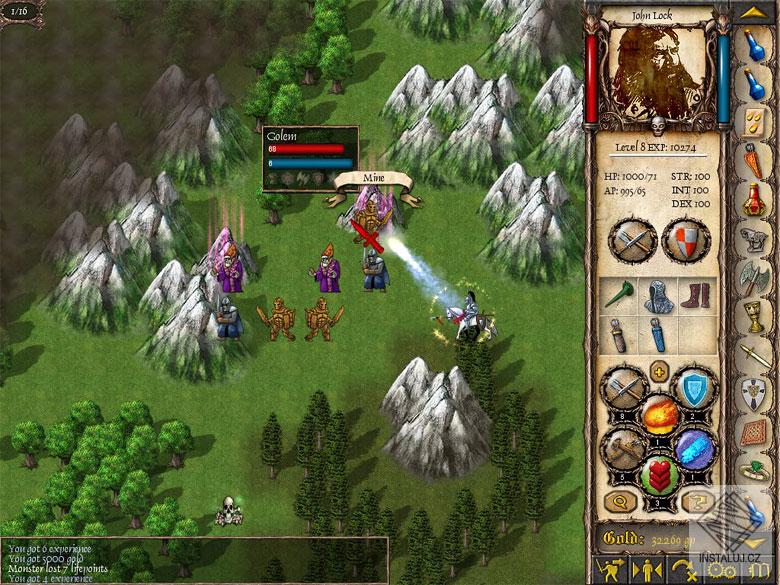Select the red potion in the inventory column
Image resolution: width=780 pixels, height=585 pixels.
coord(757,197)
